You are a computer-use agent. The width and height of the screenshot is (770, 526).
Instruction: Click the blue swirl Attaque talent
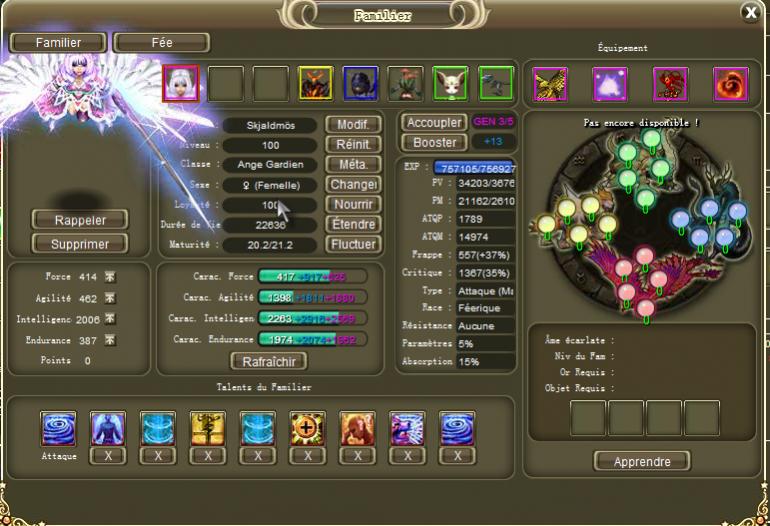pos(58,428)
